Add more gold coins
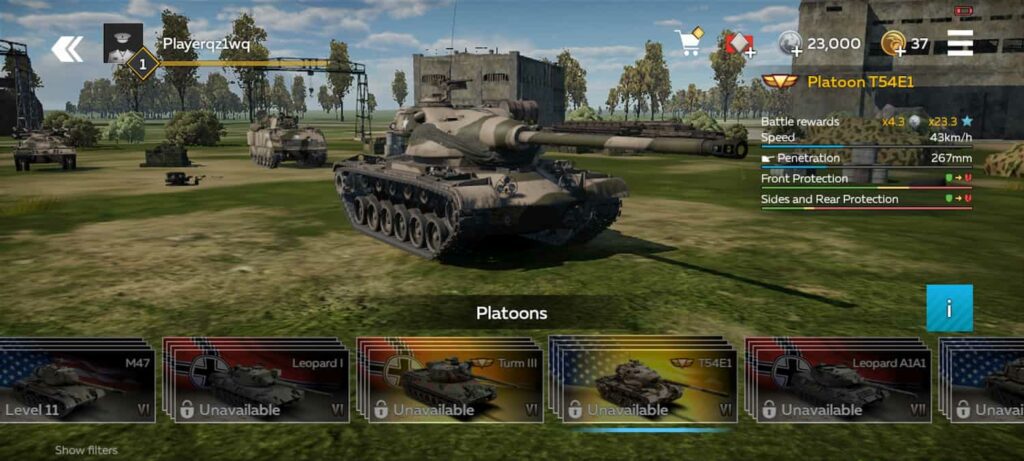 [x=894, y=44]
